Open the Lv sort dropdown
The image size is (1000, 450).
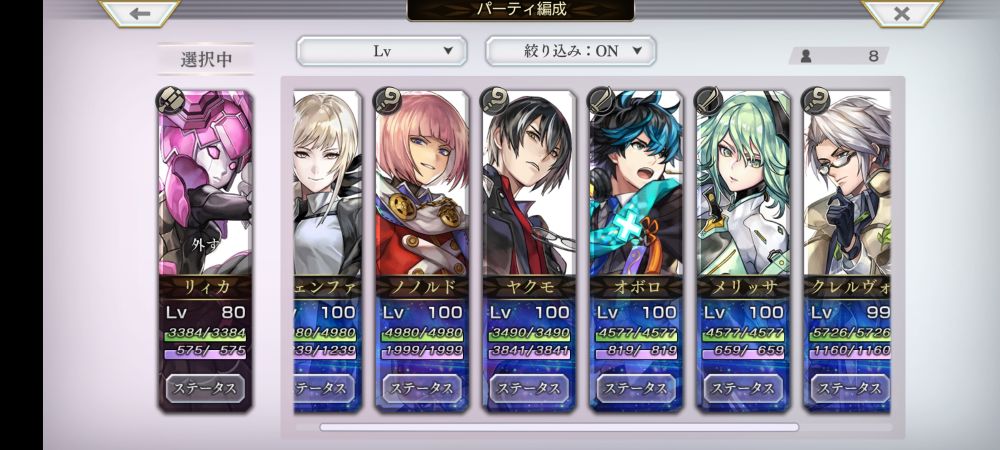(x=381, y=50)
